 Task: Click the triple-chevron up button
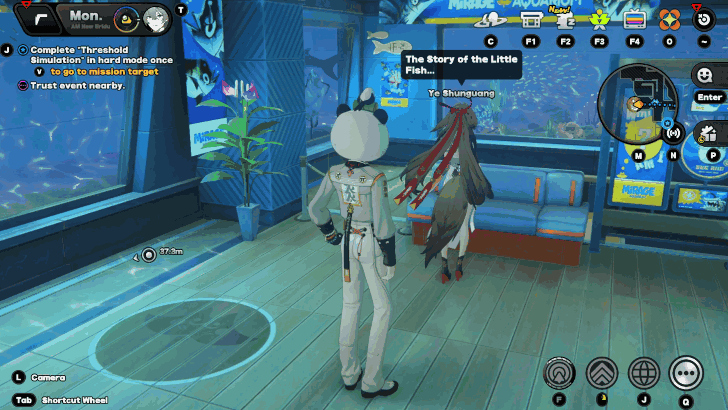click(601, 373)
